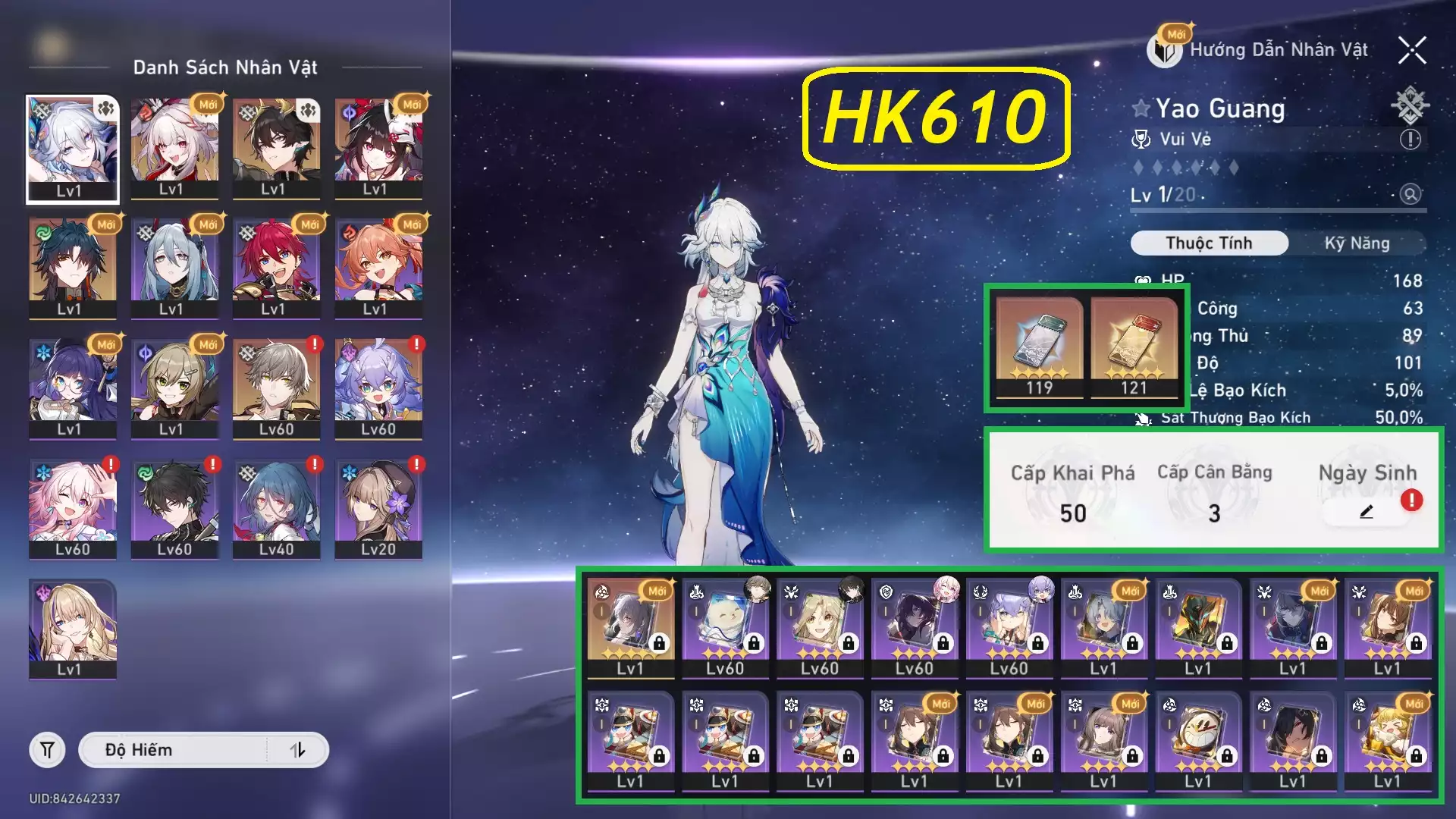The height and width of the screenshot is (819, 1456).
Task: Open the character filter funnel button
Action: pos(47,750)
